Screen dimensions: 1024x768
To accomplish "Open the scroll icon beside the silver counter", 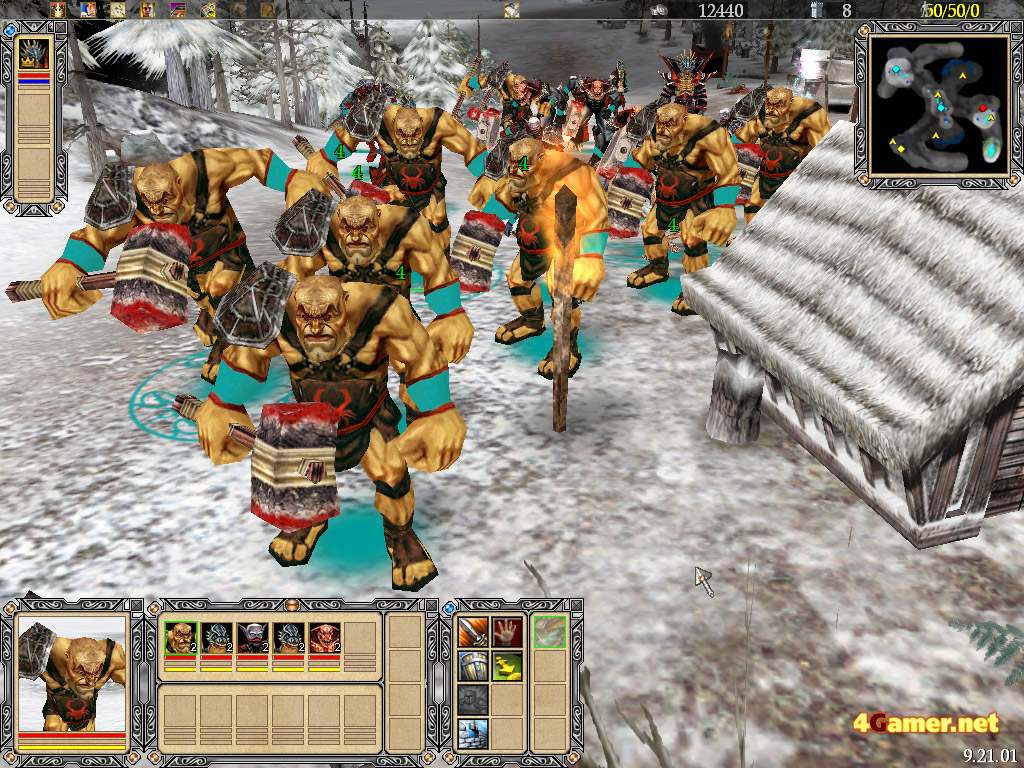I will point(512,10).
